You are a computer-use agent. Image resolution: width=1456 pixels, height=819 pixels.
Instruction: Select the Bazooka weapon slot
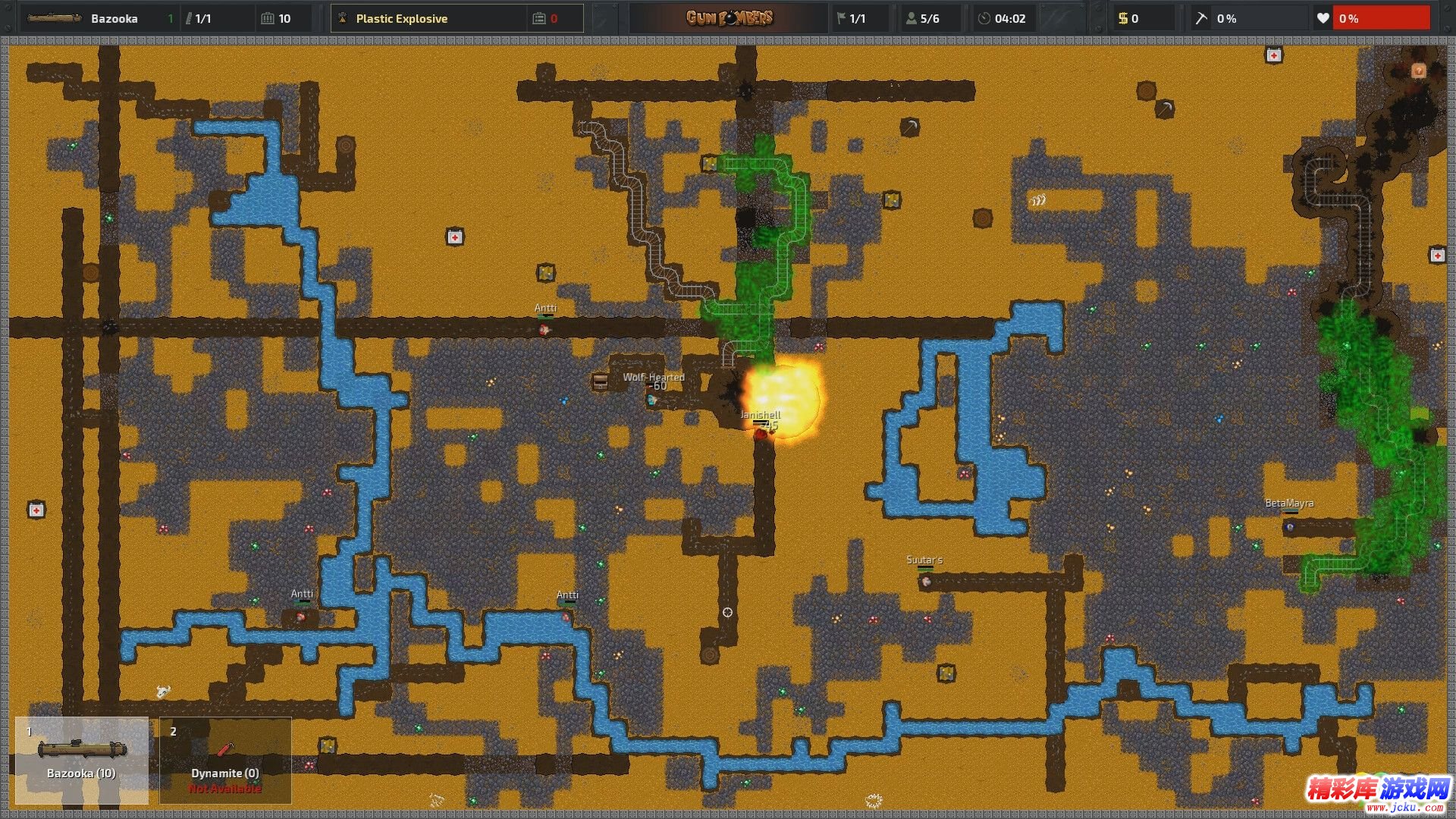[x=81, y=759]
